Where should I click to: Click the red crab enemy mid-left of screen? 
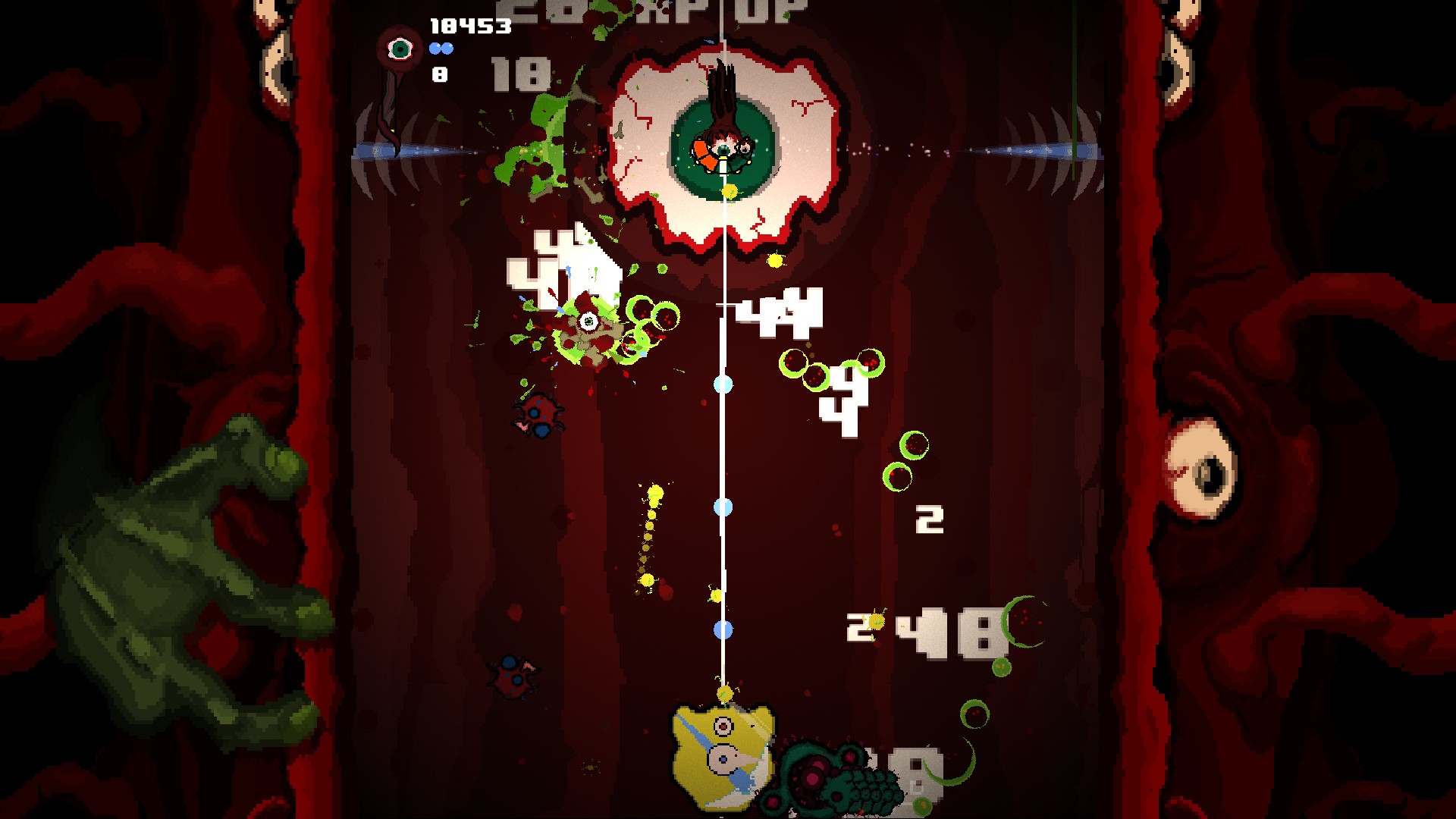(x=538, y=417)
